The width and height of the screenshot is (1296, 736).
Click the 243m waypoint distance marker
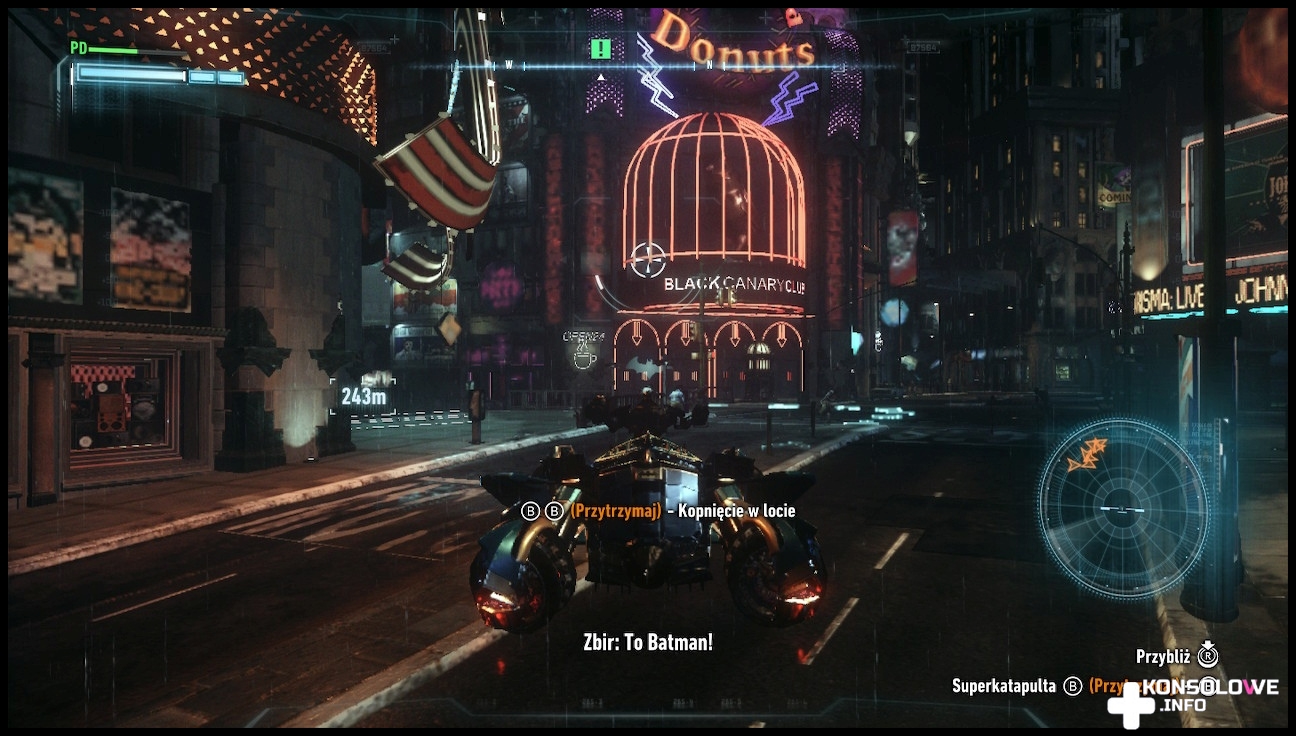[x=363, y=396]
